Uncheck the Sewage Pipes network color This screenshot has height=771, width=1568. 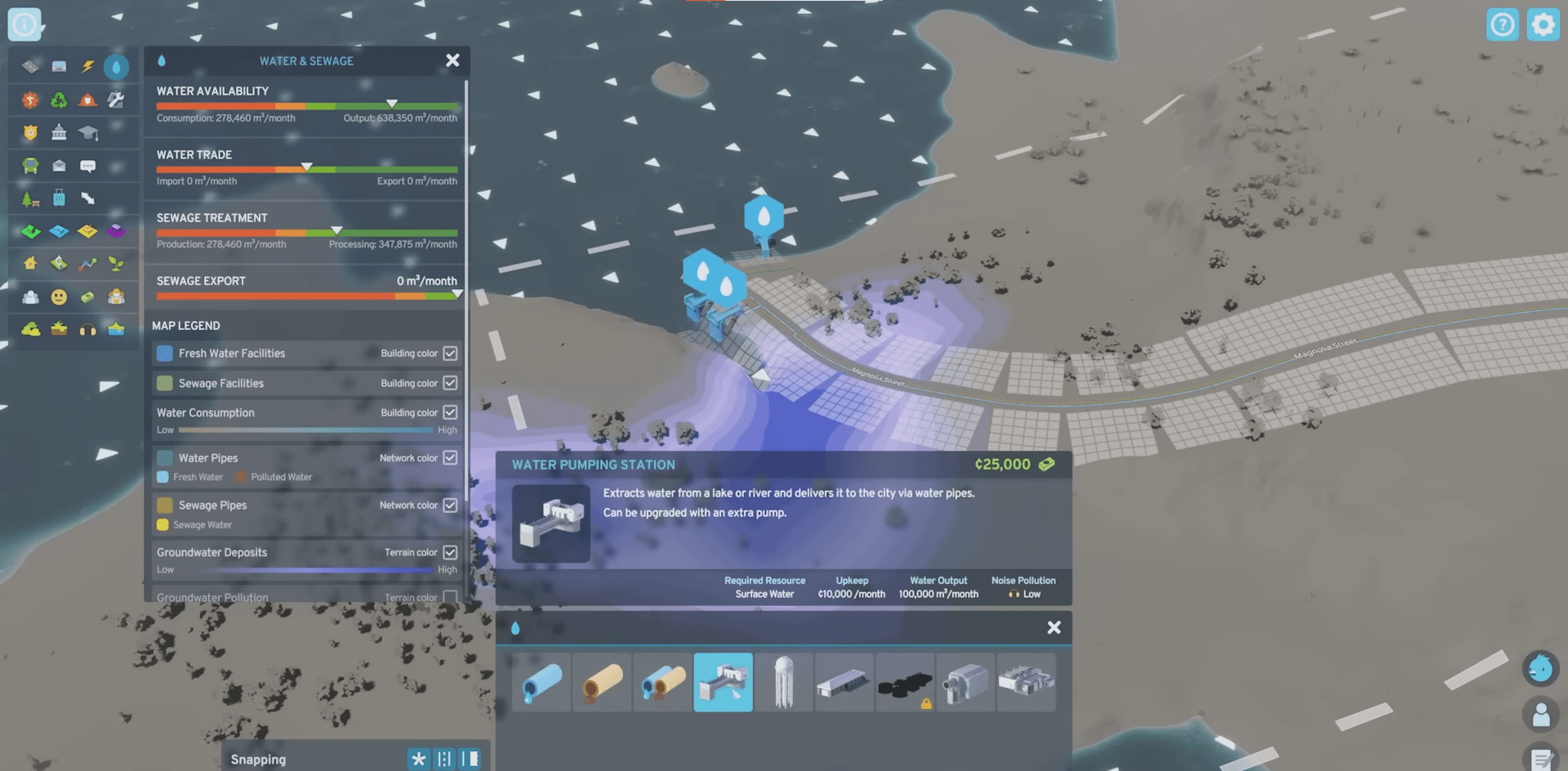(x=450, y=505)
